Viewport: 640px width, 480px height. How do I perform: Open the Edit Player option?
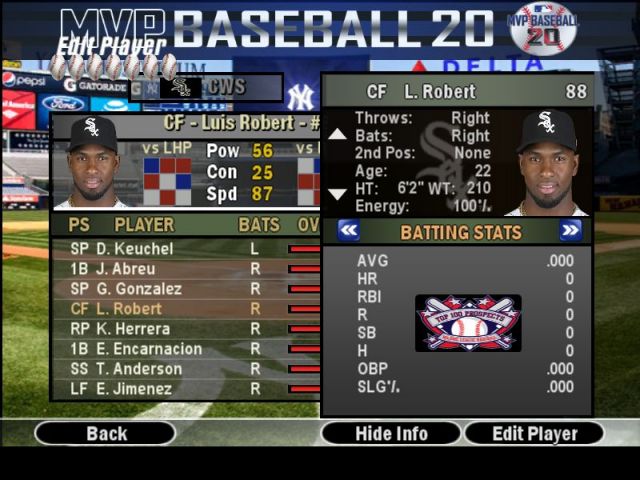(x=535, y=434)
